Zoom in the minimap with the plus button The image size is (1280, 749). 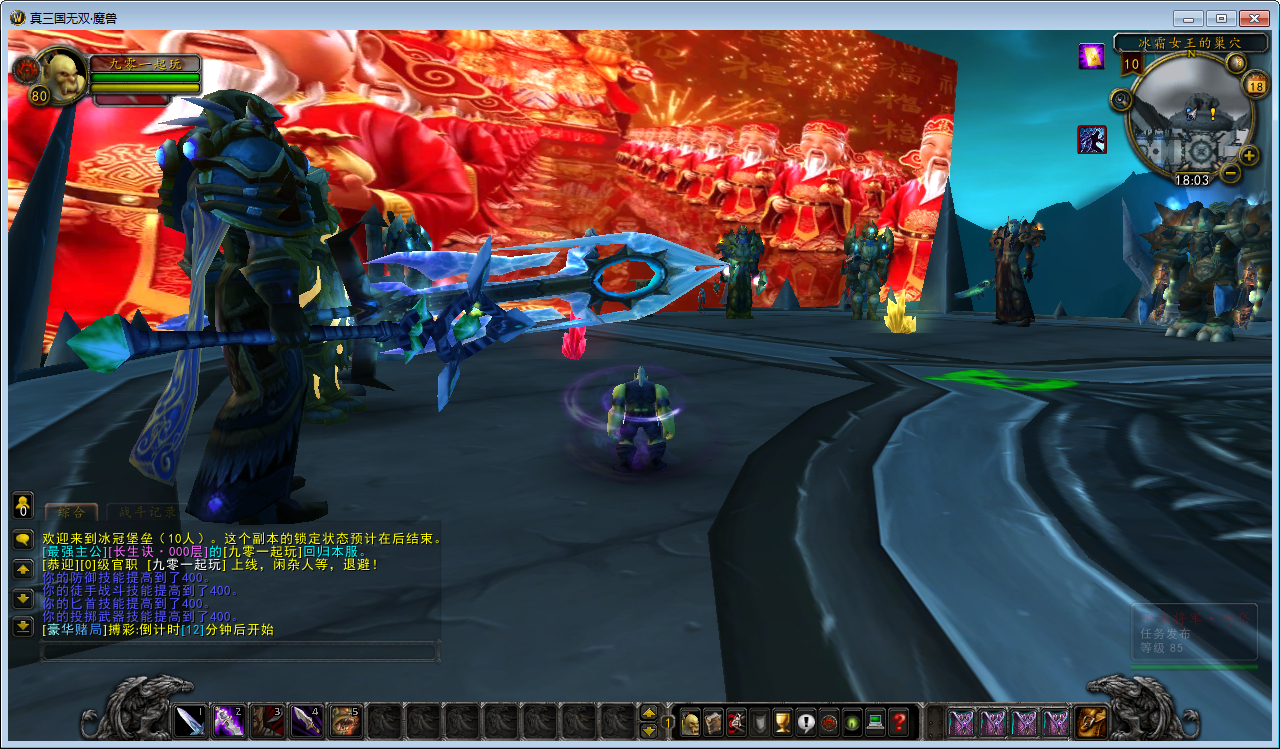[x=1249, y=155]
